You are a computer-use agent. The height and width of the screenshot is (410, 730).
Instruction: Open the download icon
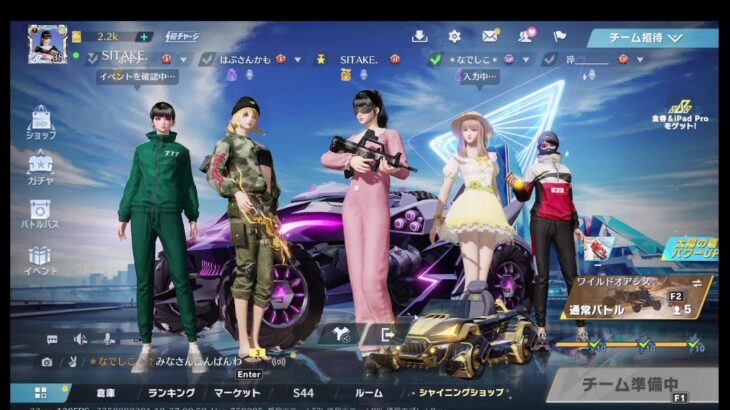click(x=419, y=37)
